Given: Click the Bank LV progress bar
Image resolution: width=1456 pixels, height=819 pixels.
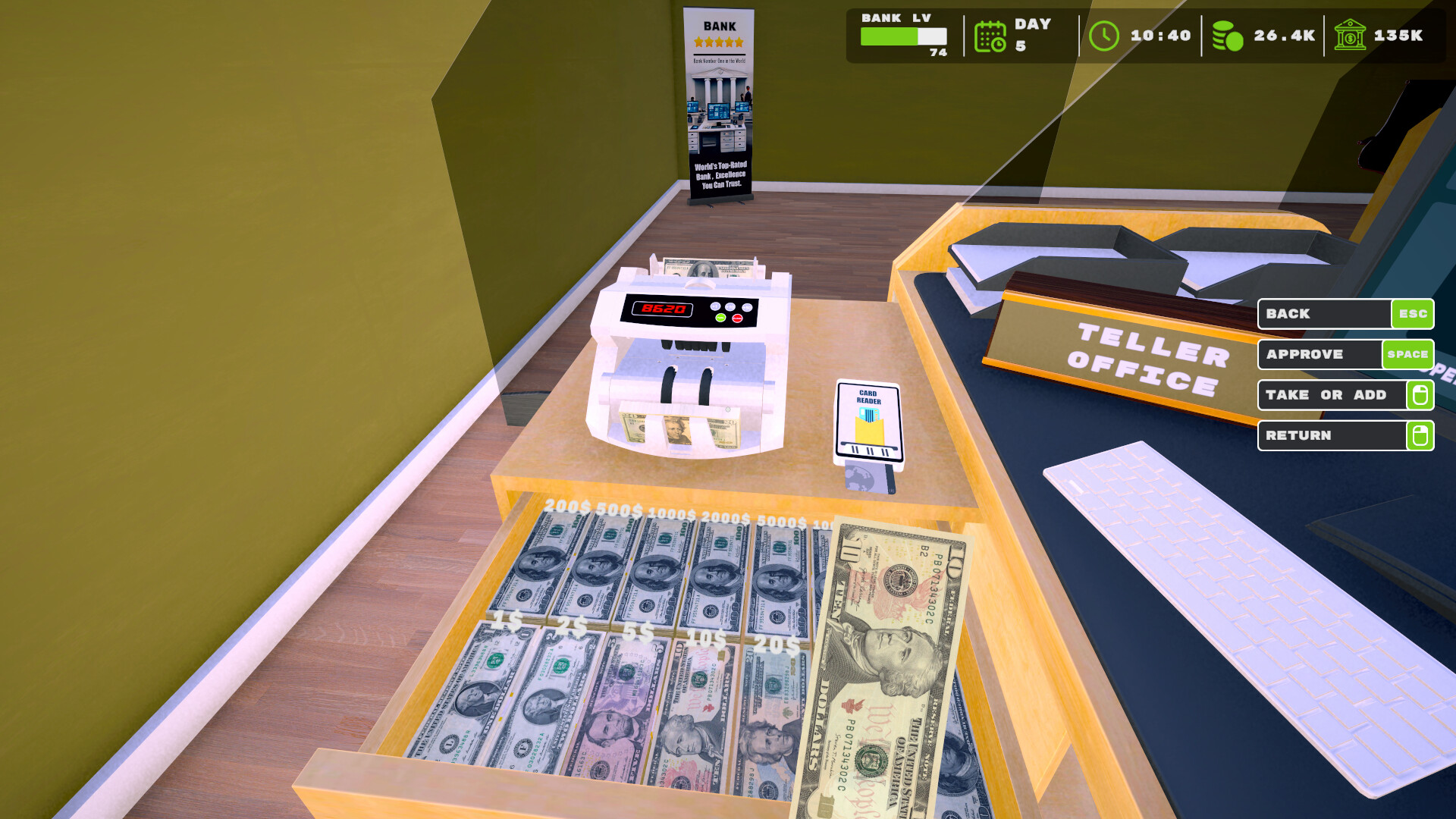Looking at the screenshot, I should pyautogui.click(x=902, y=35).
